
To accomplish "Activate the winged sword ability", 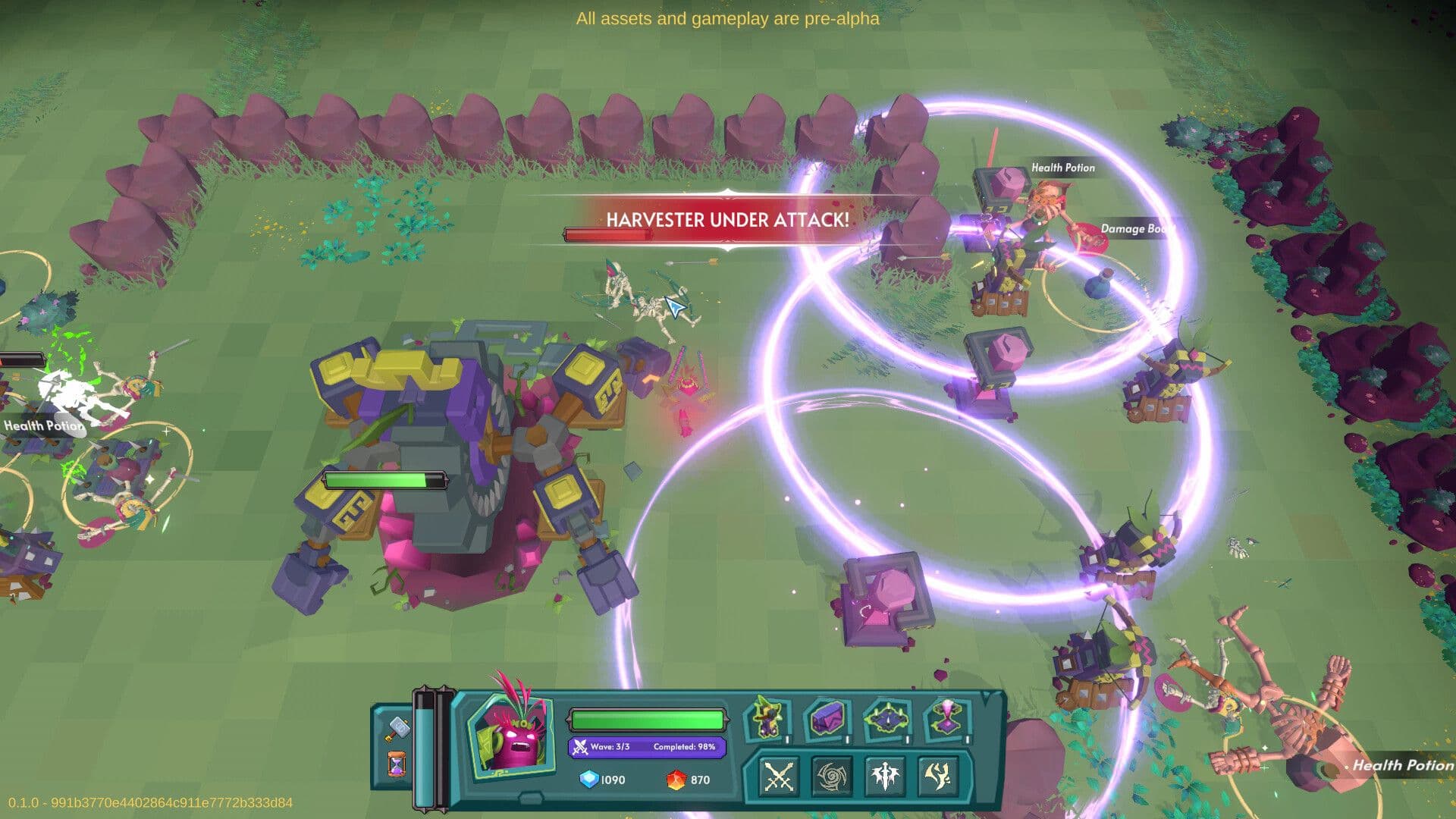I will [885, 777].
